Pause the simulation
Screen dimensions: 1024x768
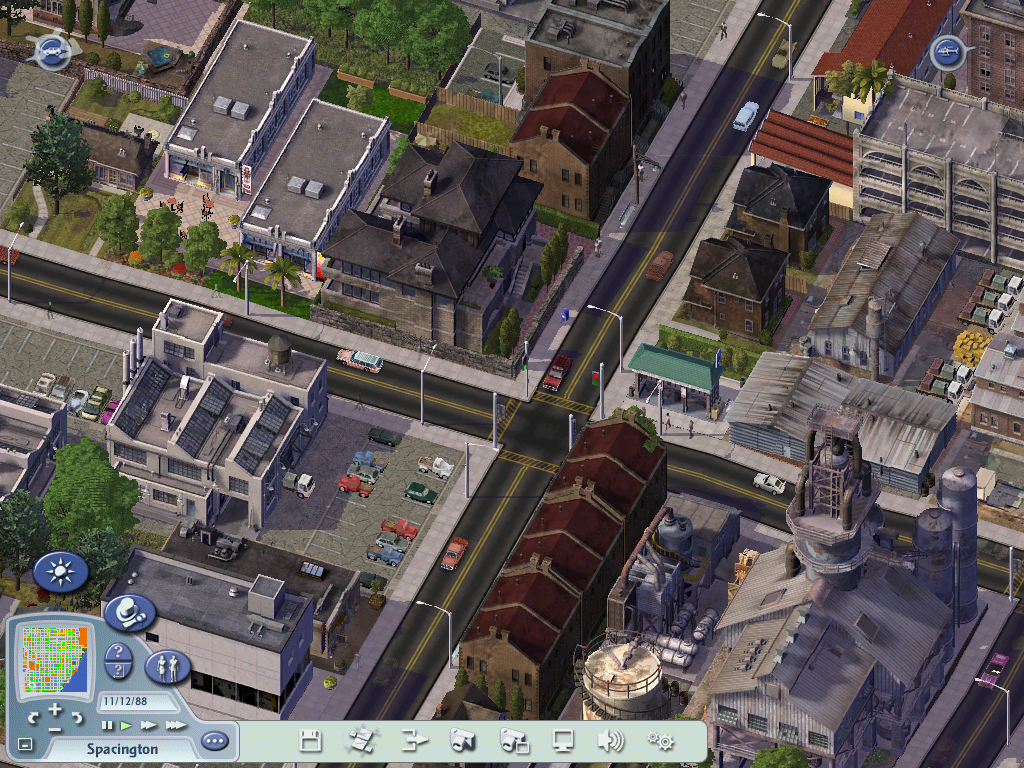[x=107, y=725]
